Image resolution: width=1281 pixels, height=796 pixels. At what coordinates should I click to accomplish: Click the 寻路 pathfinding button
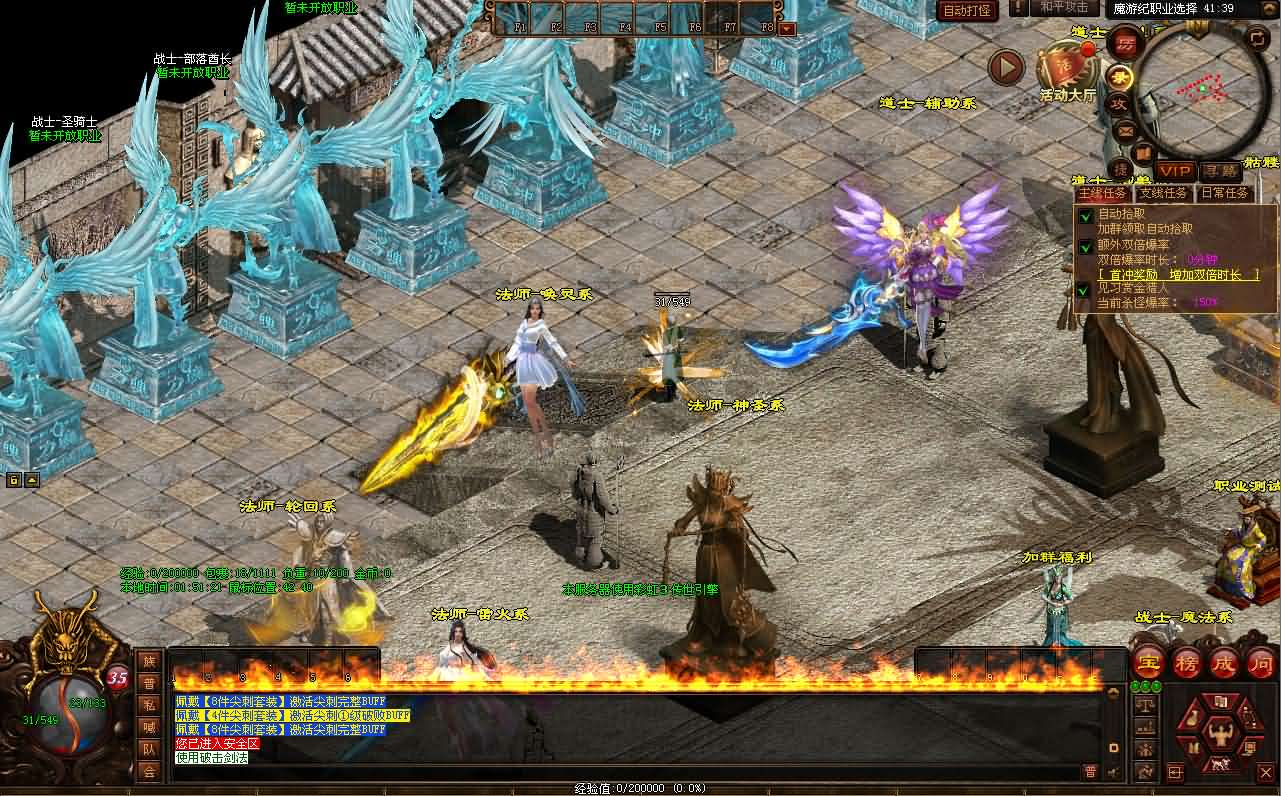[1220, 172]
